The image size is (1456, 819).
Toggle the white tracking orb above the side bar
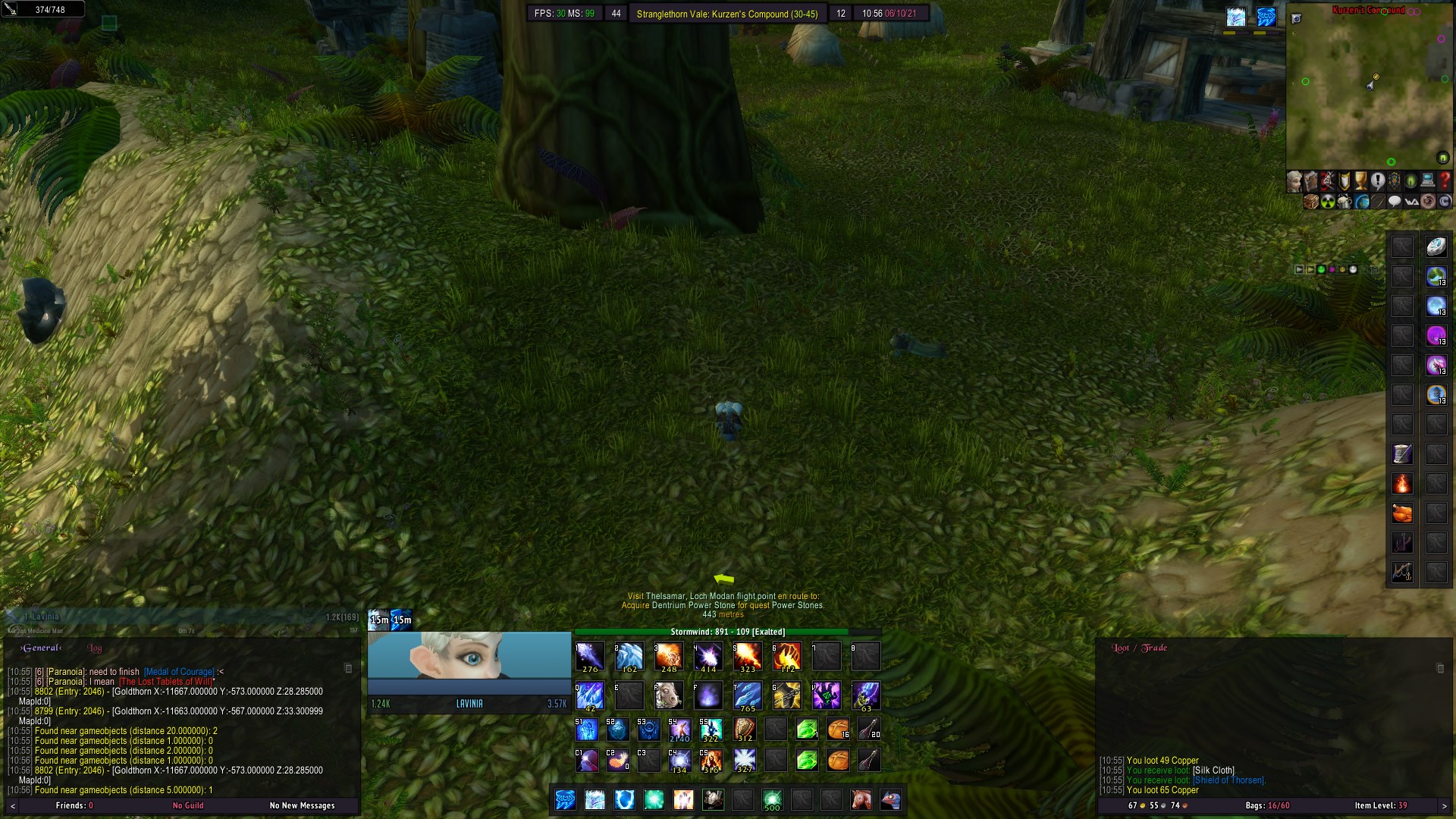pos(1353,269)
